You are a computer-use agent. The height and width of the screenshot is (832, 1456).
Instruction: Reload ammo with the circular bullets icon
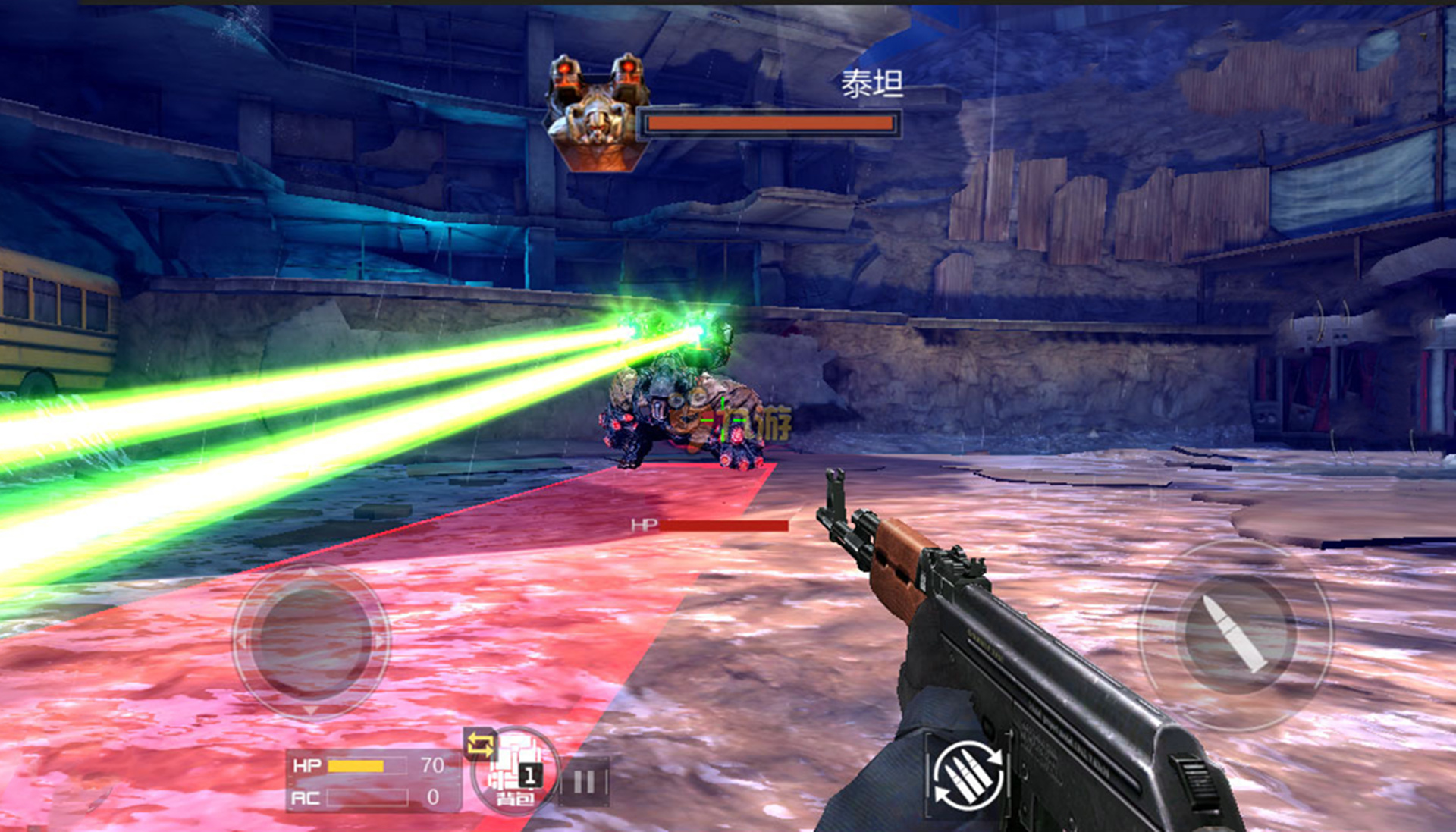click(968, 776)
